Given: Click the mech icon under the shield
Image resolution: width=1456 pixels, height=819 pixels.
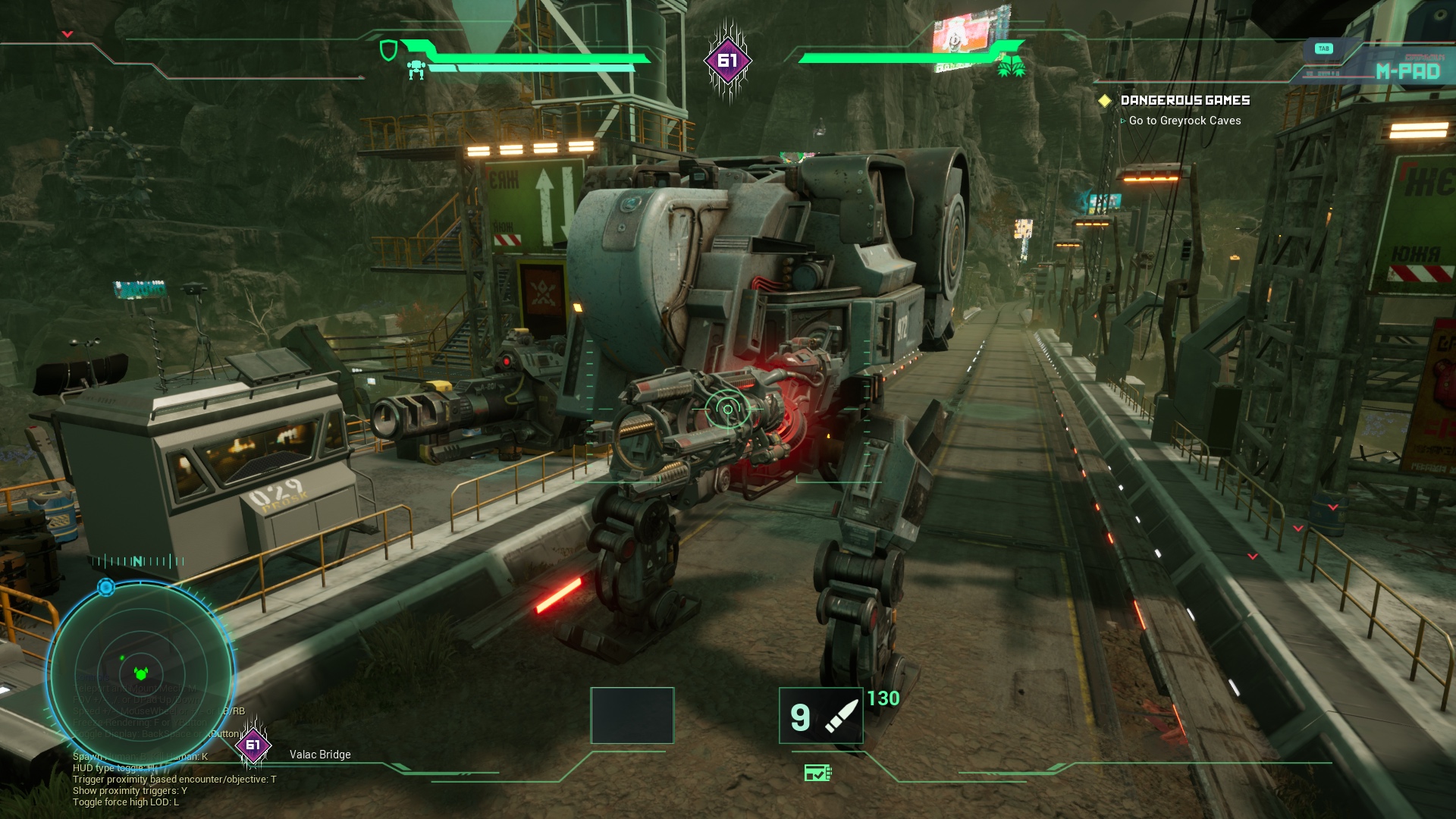Looking at the screenshot, I should tap(416, 71).
